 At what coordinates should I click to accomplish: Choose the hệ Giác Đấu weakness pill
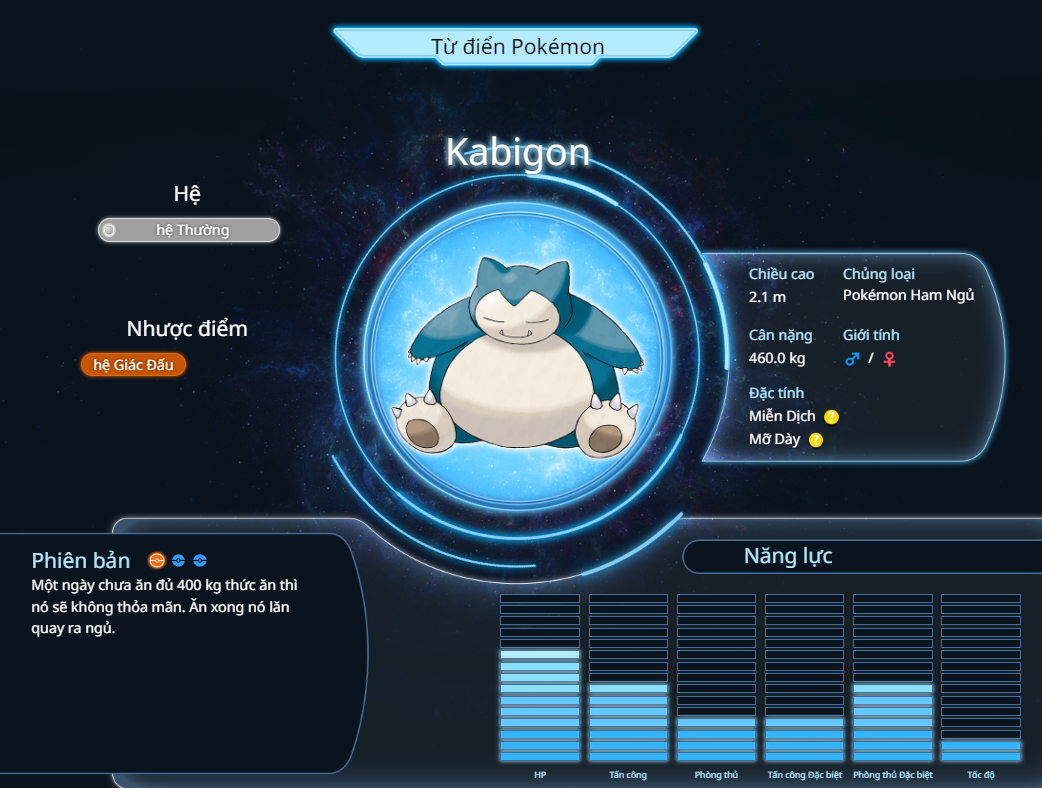133,365
